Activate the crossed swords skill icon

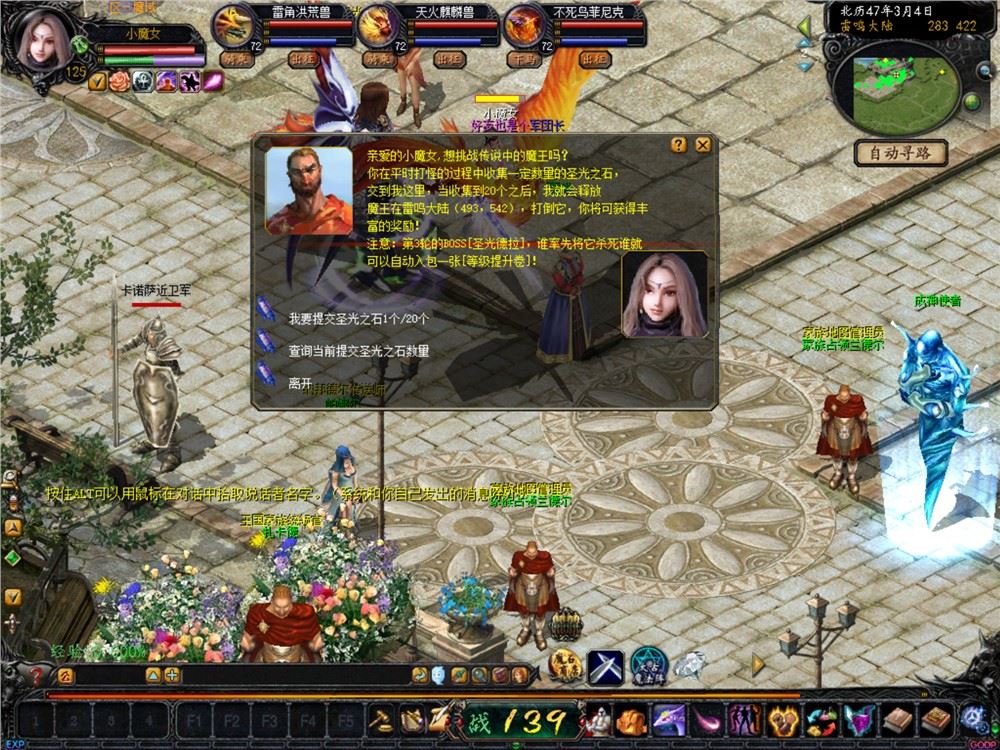pos(605,667)
